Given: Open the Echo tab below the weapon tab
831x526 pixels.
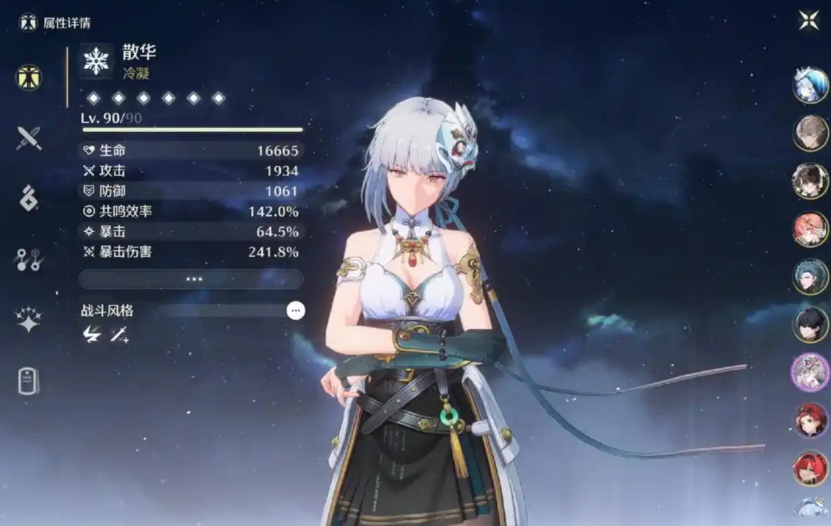Looking at the screenshot, I should pos(29,198).
